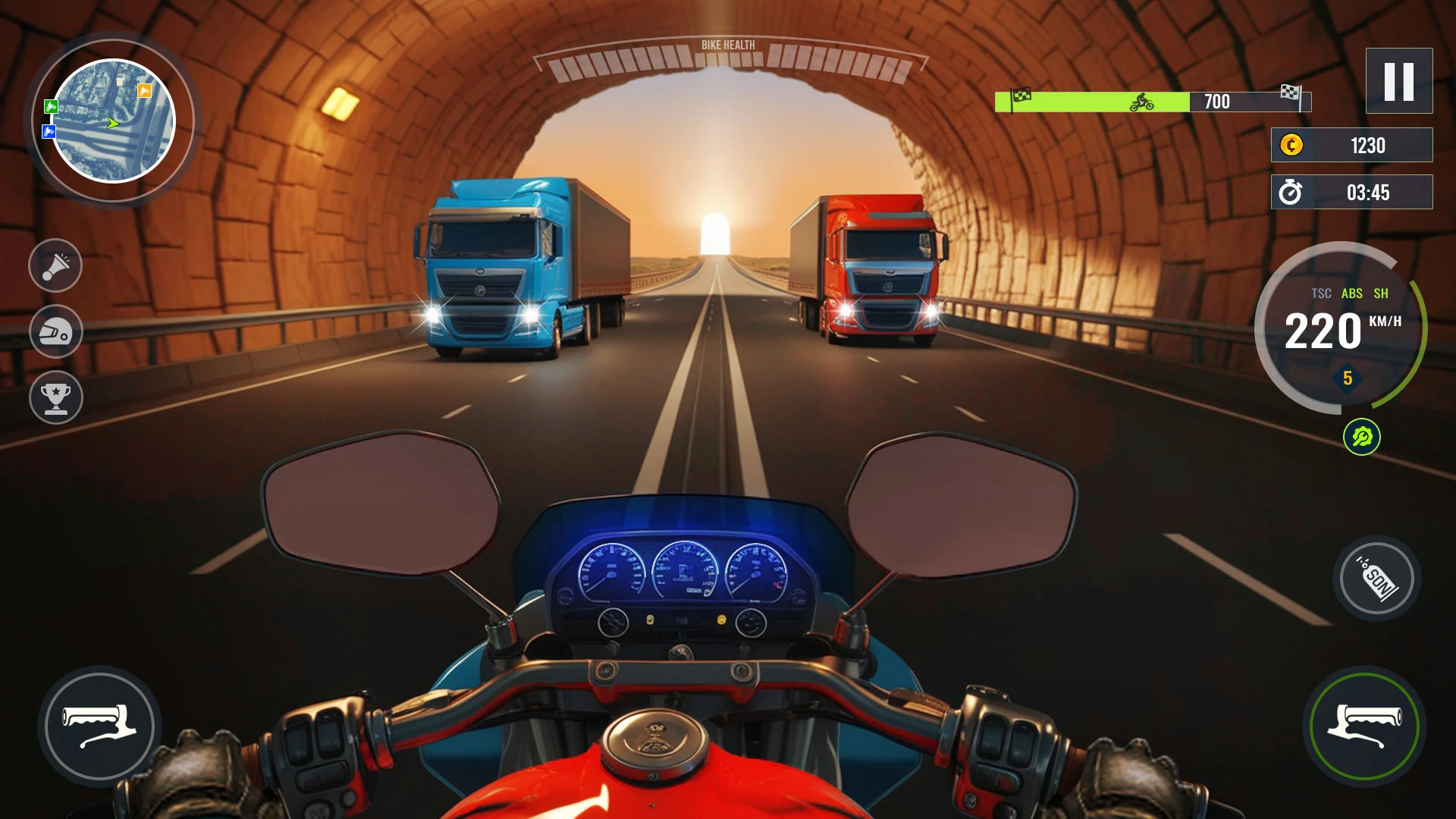
Task: Open the circular minimap
Action: (x=113, y=121)
